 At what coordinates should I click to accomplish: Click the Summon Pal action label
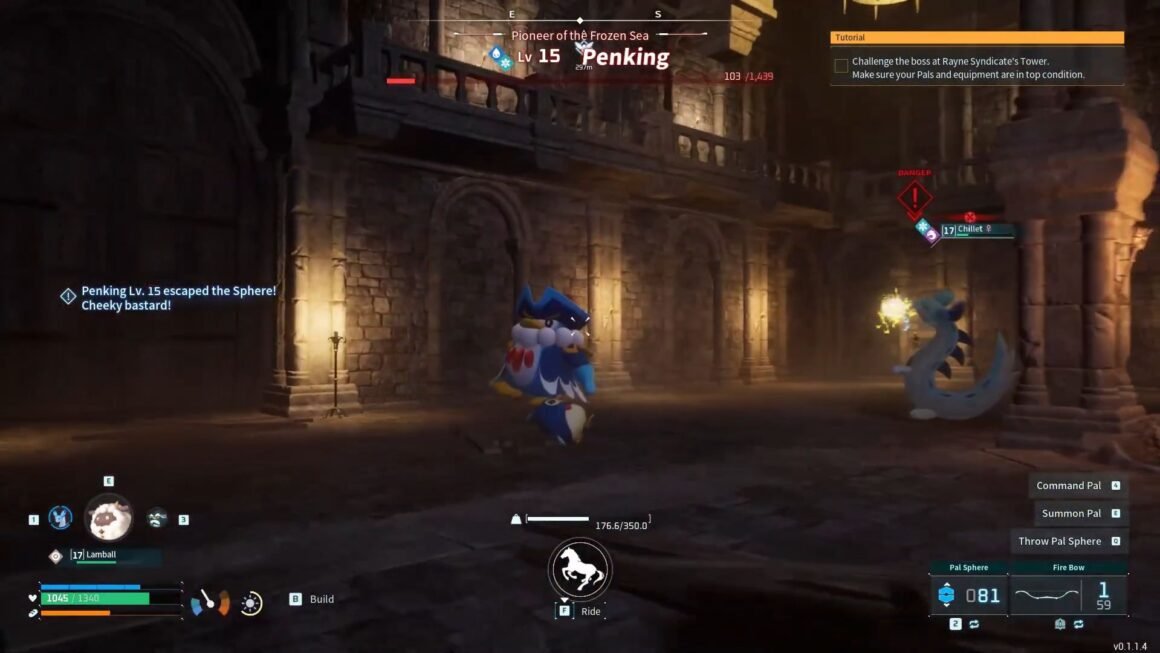[1070, 514]
